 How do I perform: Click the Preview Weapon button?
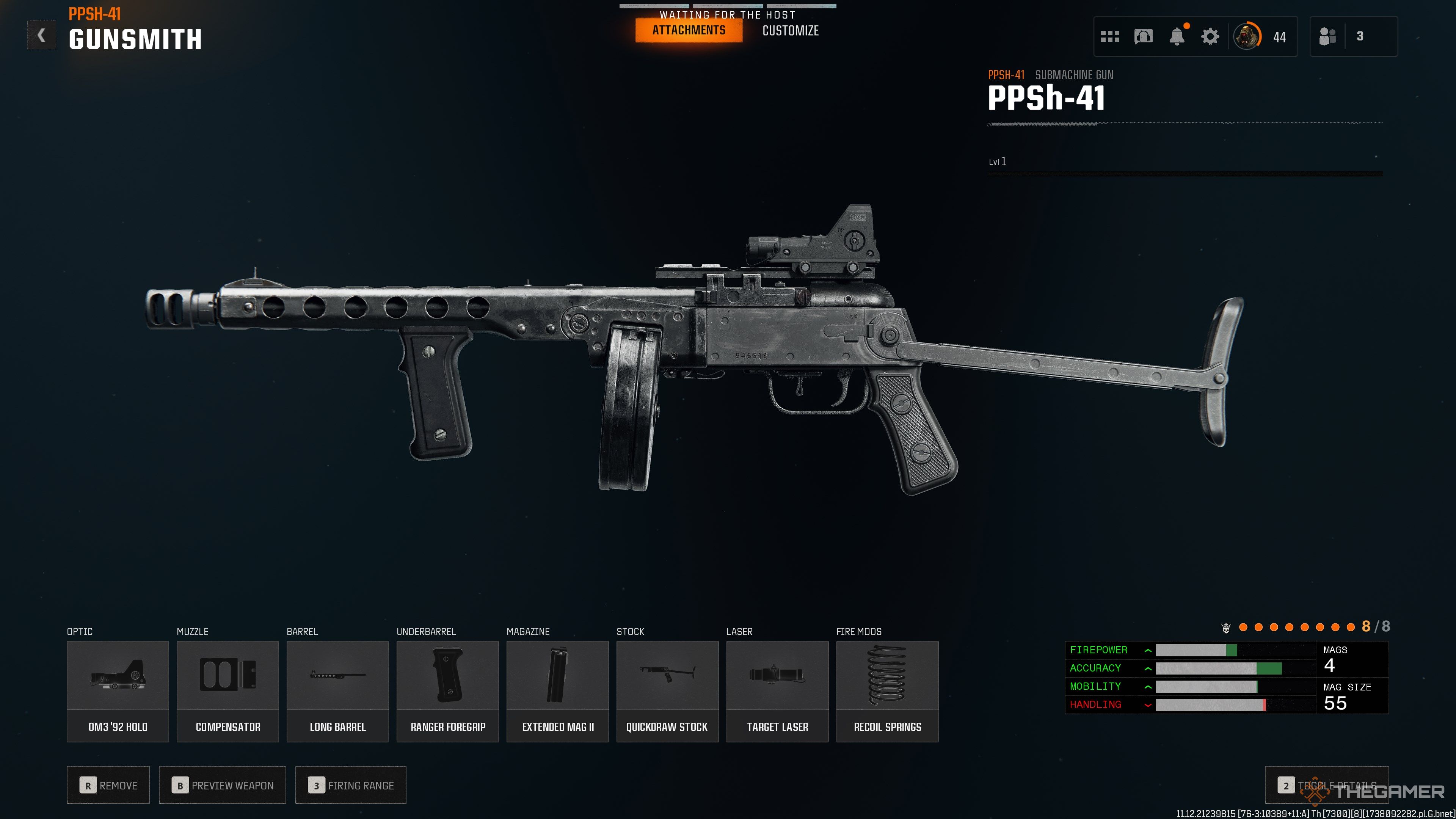click(223, 785)
